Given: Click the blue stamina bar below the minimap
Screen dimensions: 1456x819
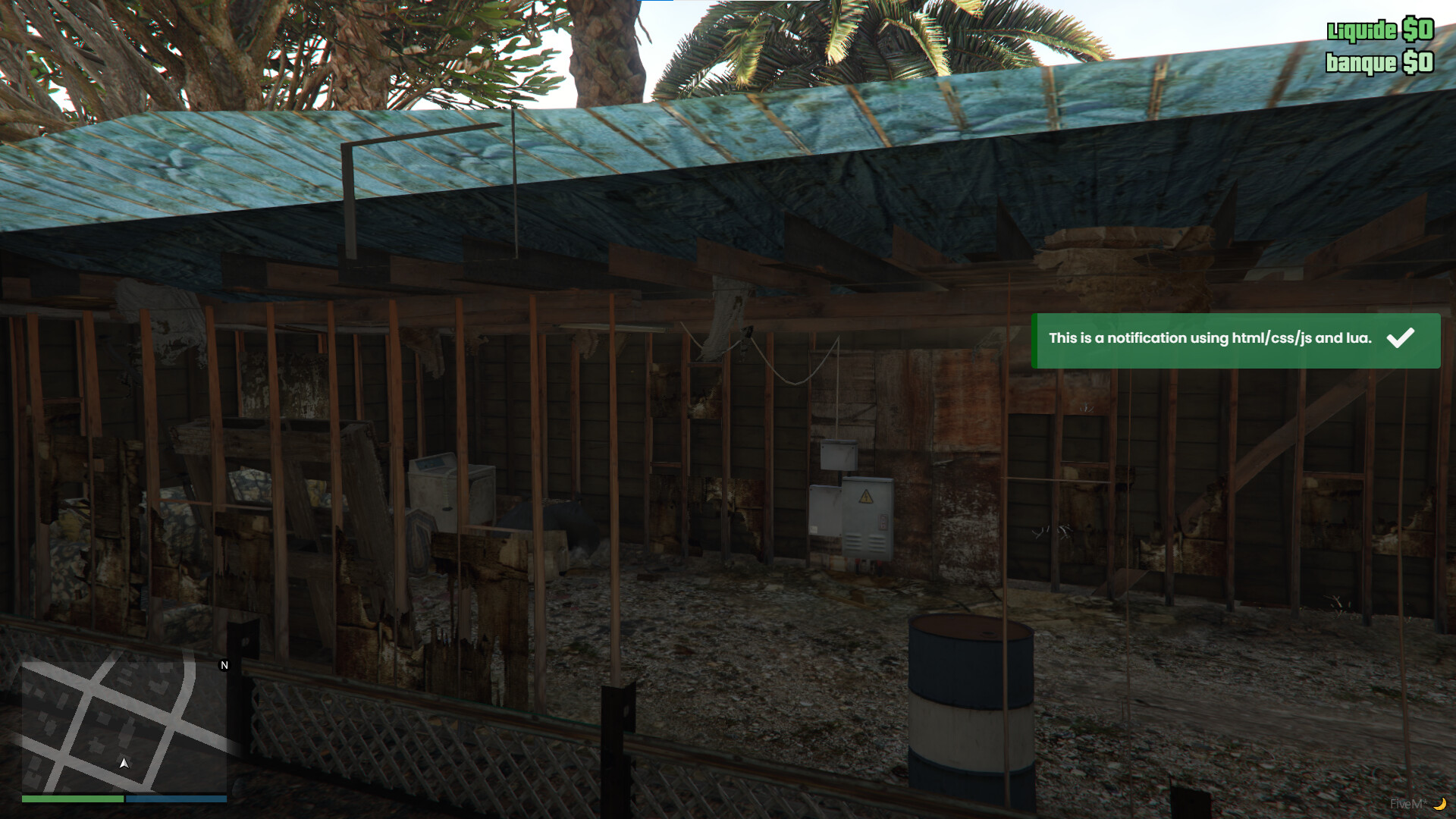Looking at the screenshot, I should (x=177, y=799).
